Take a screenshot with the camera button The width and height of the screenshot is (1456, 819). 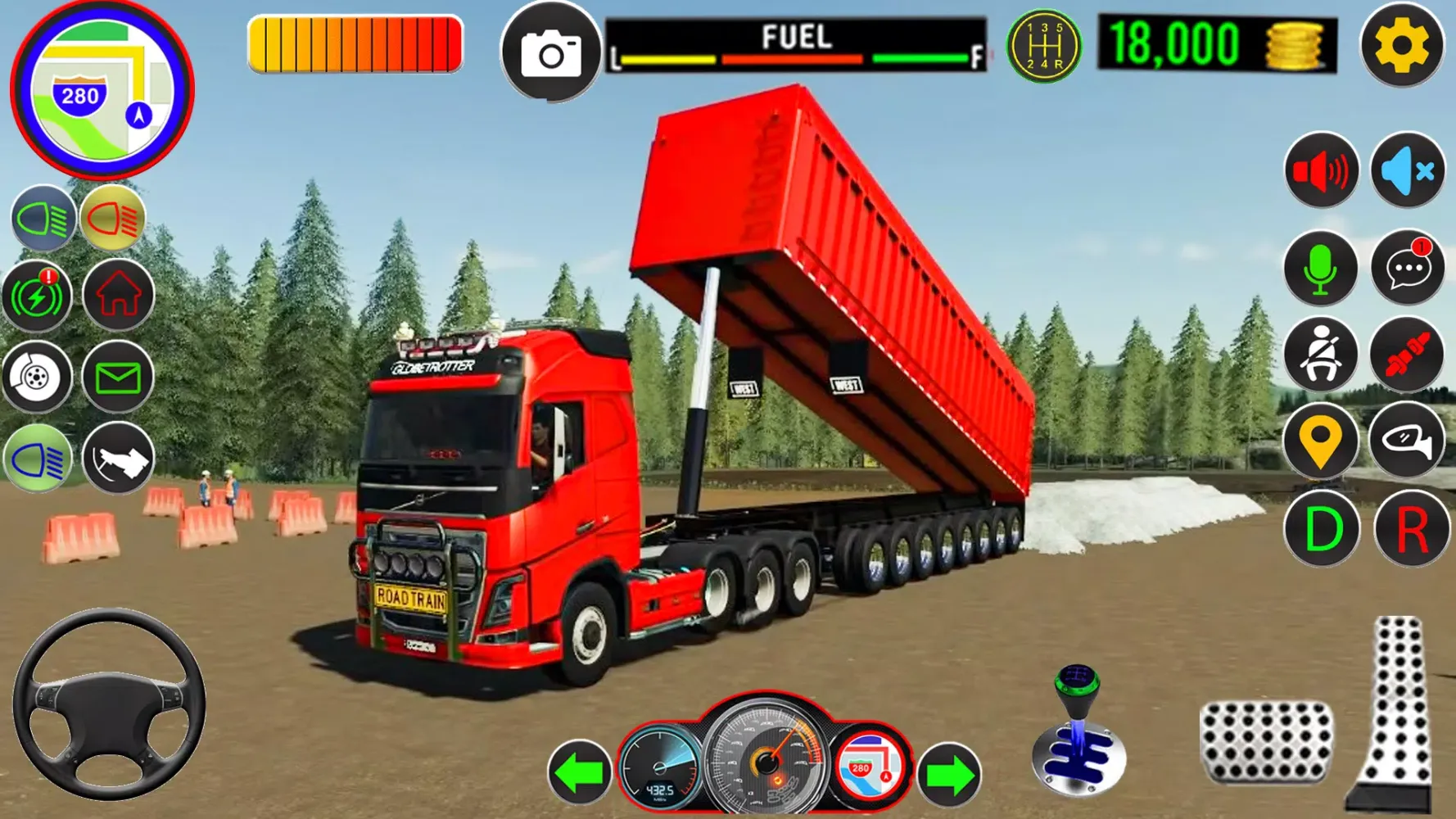[551, 53]
